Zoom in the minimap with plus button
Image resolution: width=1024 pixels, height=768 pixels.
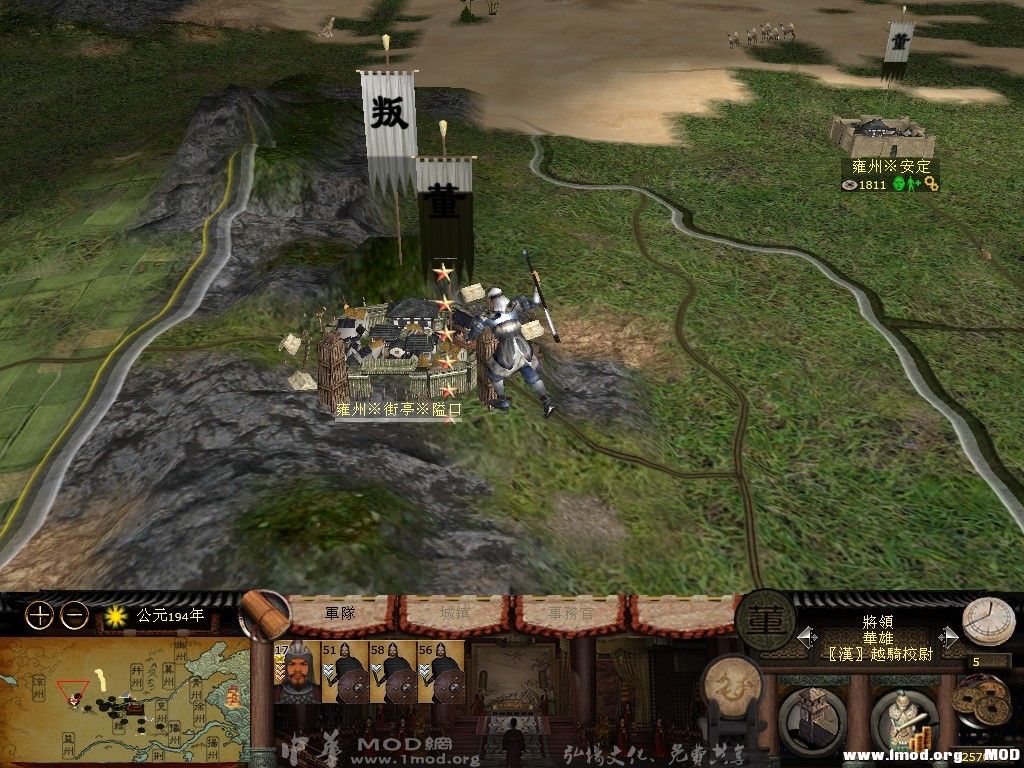coord(38,616)
